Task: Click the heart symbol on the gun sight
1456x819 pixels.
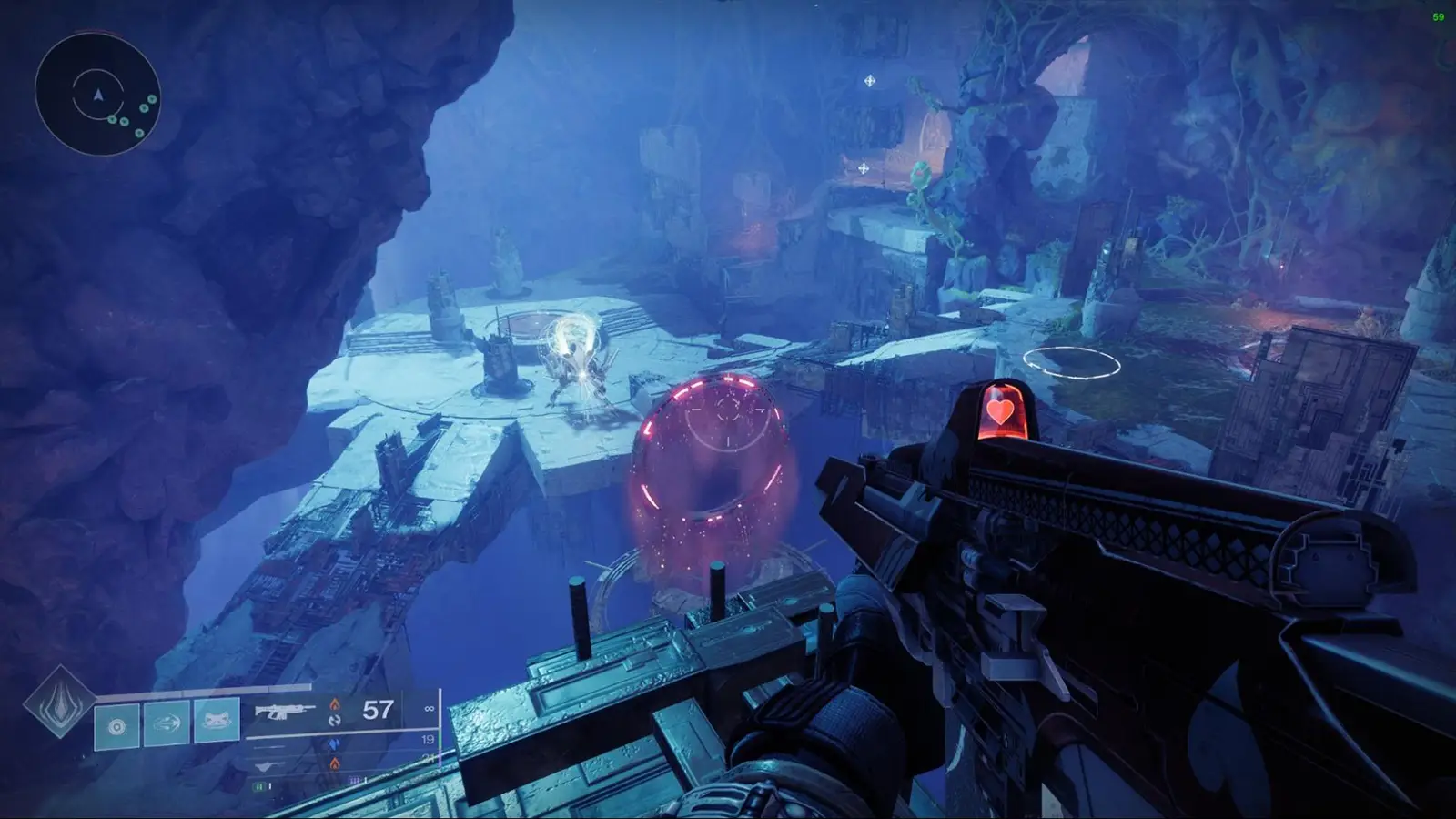Action: (999, 411)
